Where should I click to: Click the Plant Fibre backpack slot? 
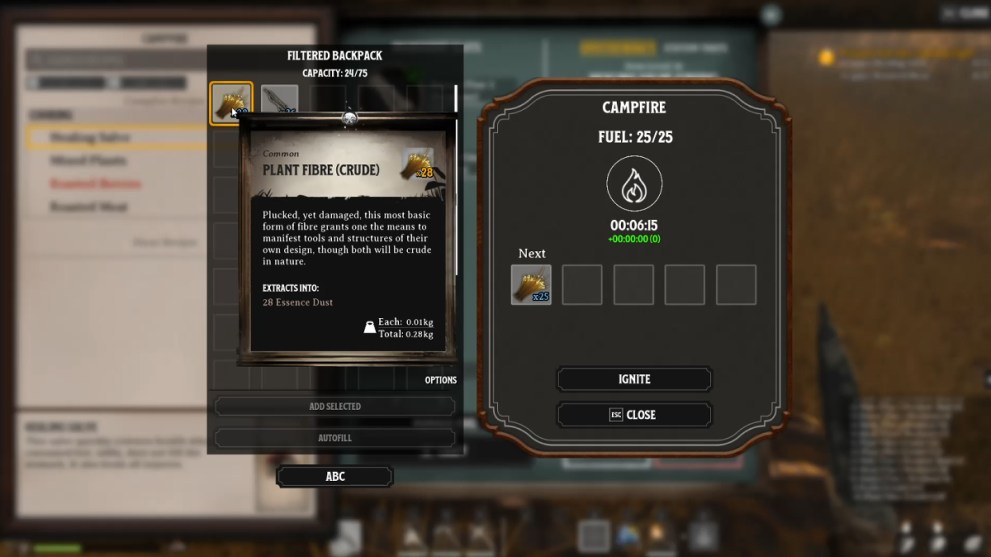[x=230, y=103]
